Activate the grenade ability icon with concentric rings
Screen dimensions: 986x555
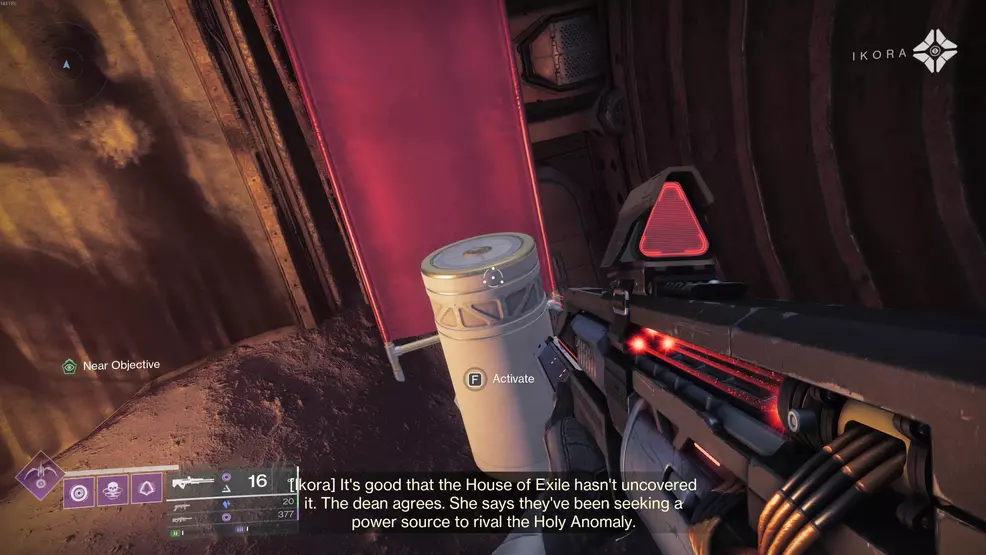80,490
